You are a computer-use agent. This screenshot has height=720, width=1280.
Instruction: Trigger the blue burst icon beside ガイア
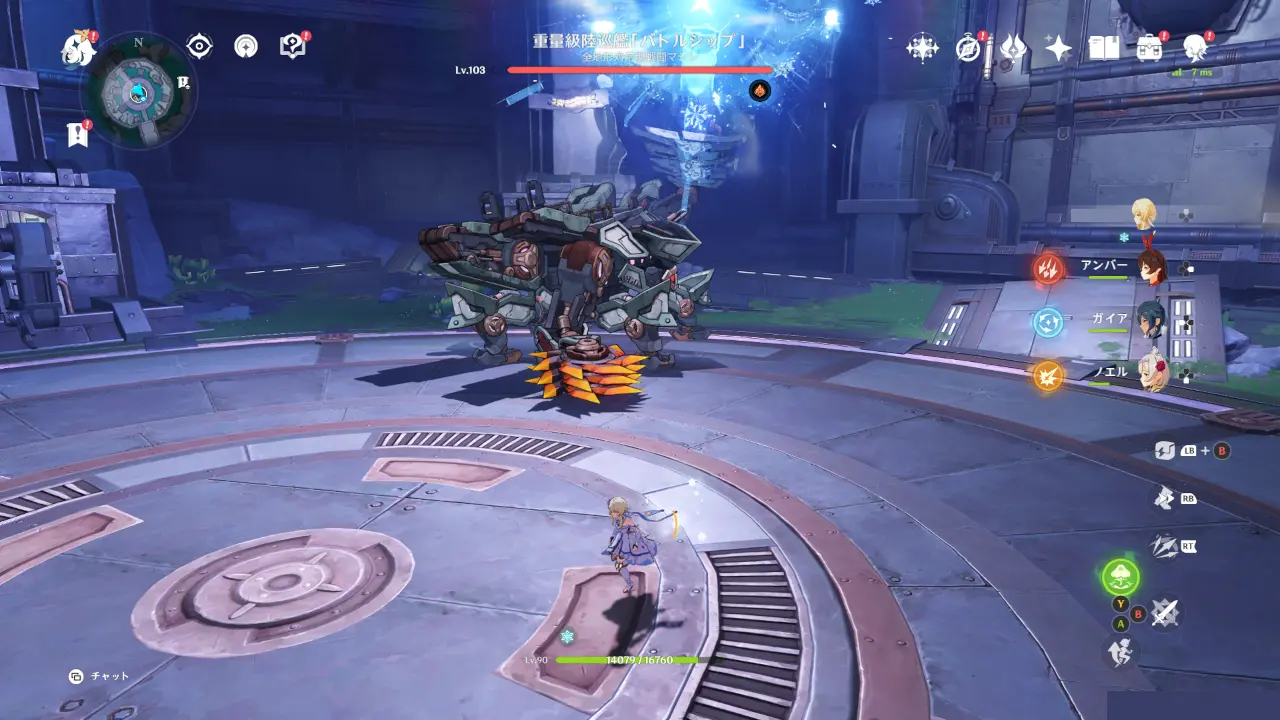tap(1048, 322)
